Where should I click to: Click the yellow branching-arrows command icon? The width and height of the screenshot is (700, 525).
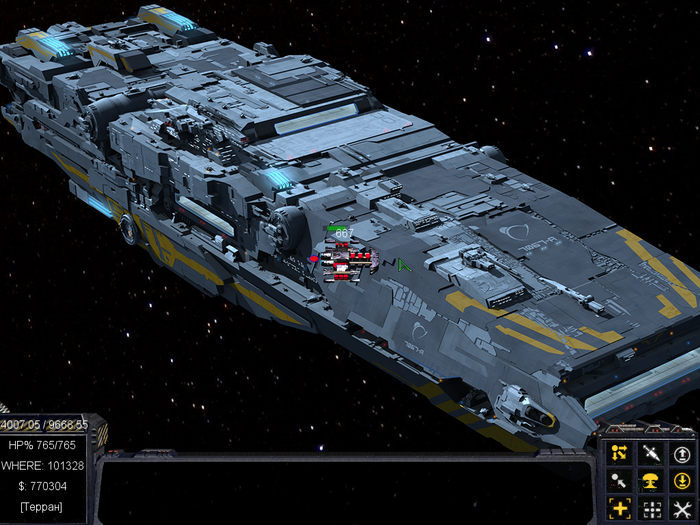pos(619,453)
